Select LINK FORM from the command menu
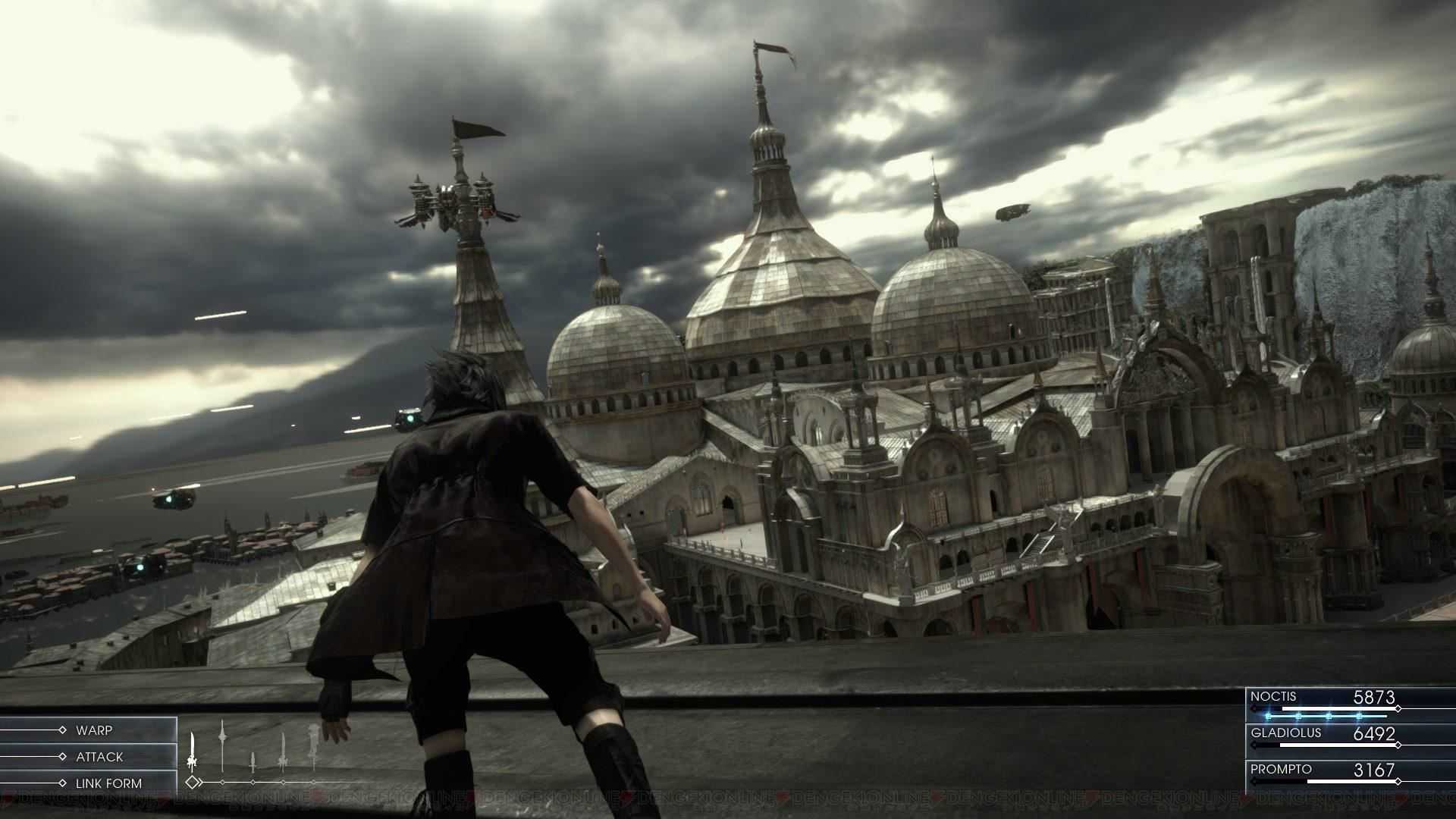This screenshot has height=819, width=1456. pos(110,782)
